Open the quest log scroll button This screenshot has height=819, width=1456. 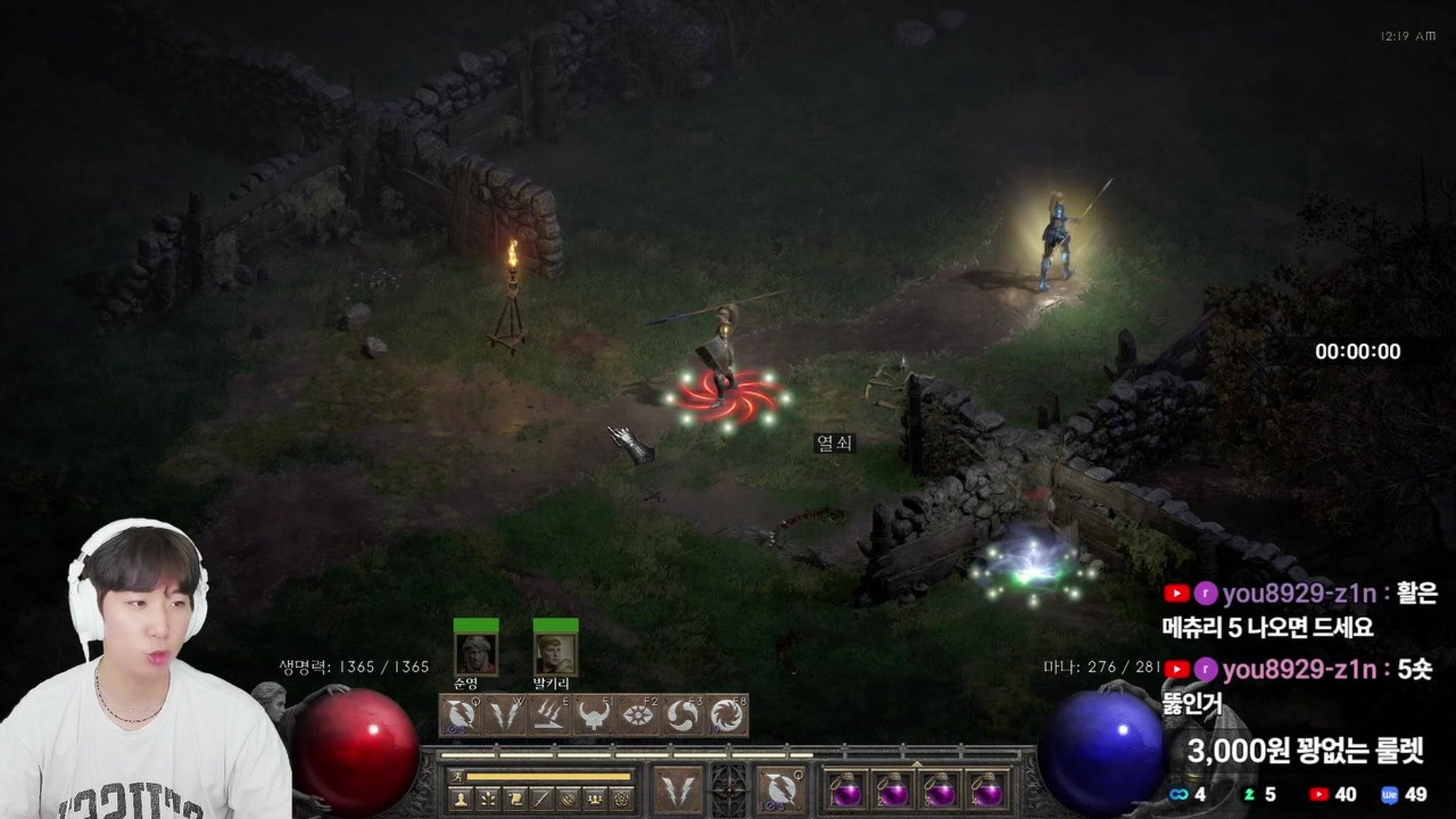click(515, 798)
